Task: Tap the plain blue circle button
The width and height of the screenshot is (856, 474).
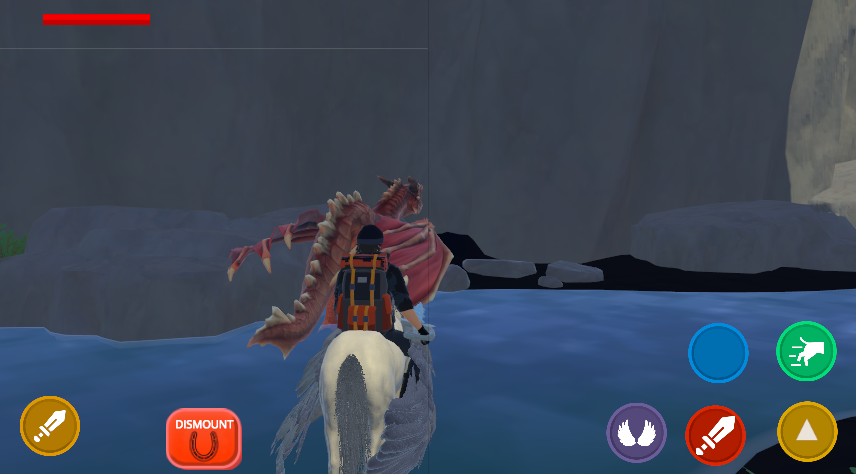Action: 718,352
